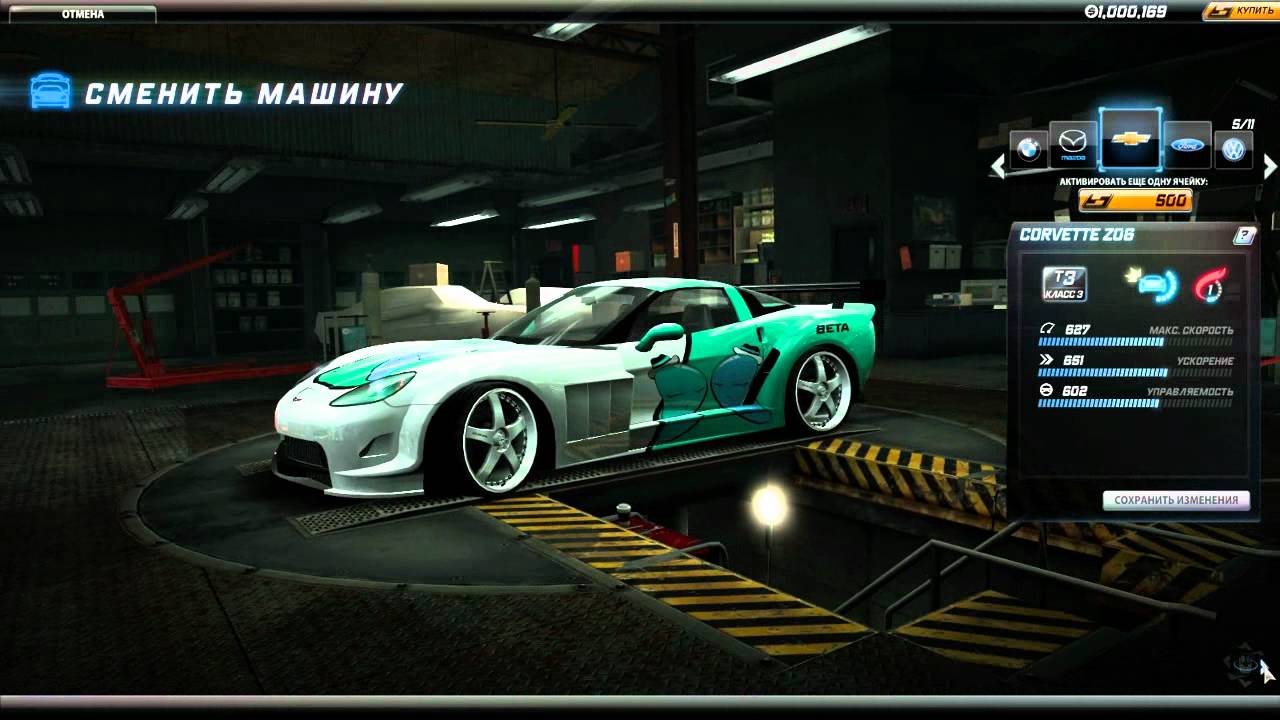1280x720 pixels.
Task: Select the BMW car slot
Action: [1027, 150]
